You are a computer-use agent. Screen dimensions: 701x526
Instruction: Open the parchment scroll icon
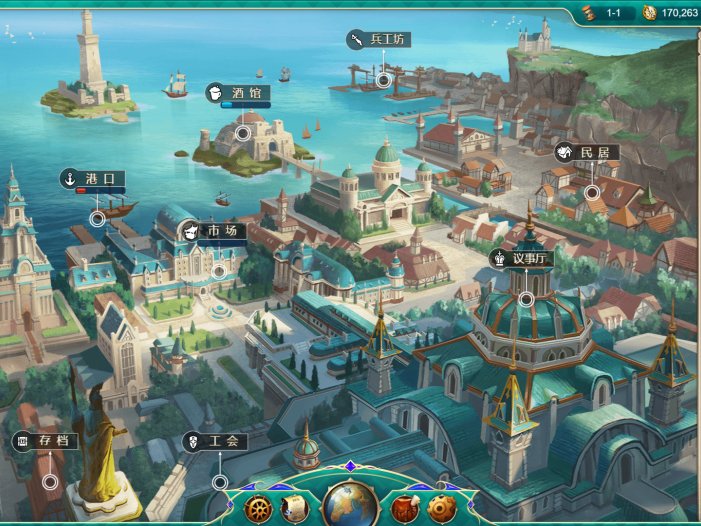click(x=295, y=507)
